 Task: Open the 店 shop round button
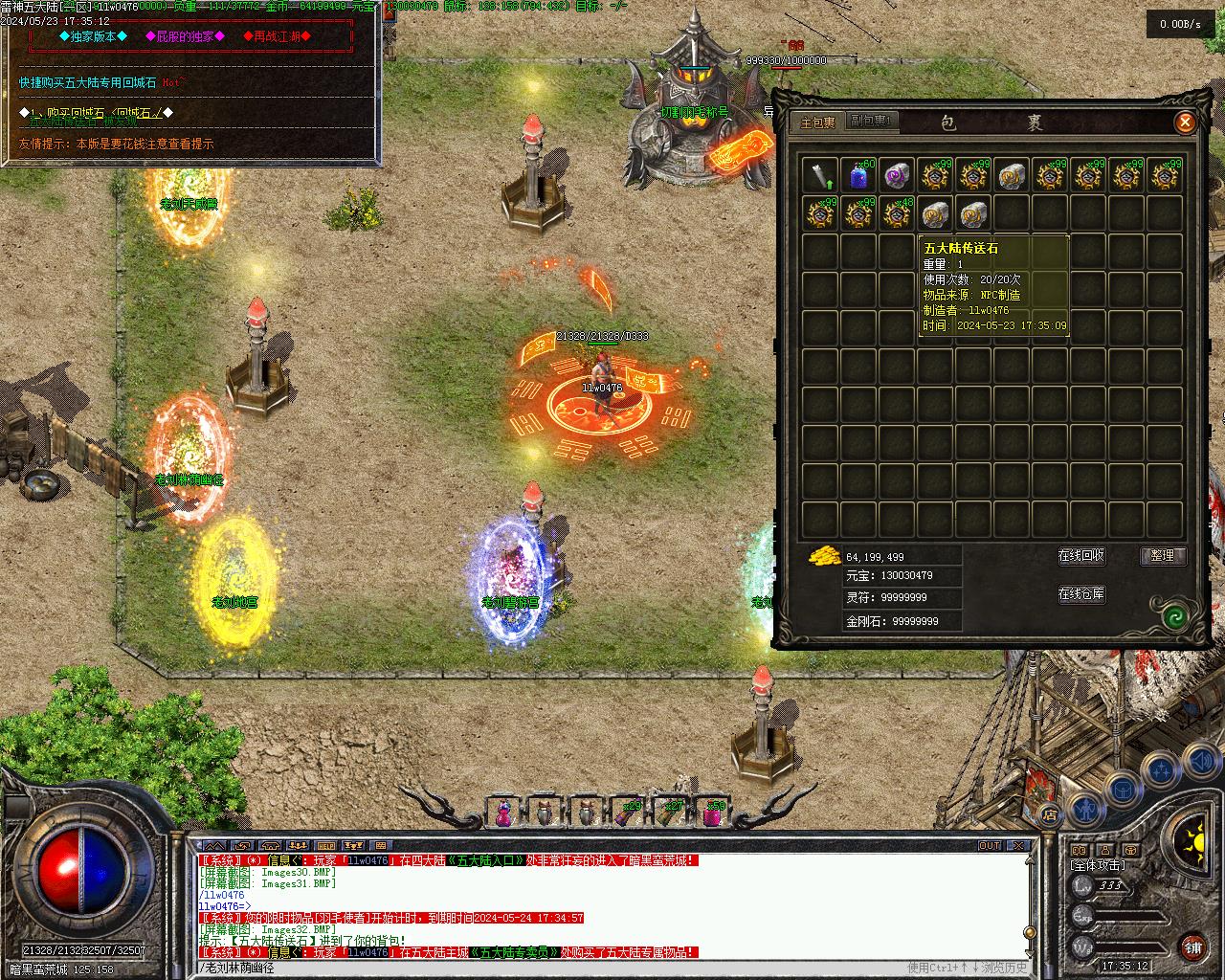1050,814
